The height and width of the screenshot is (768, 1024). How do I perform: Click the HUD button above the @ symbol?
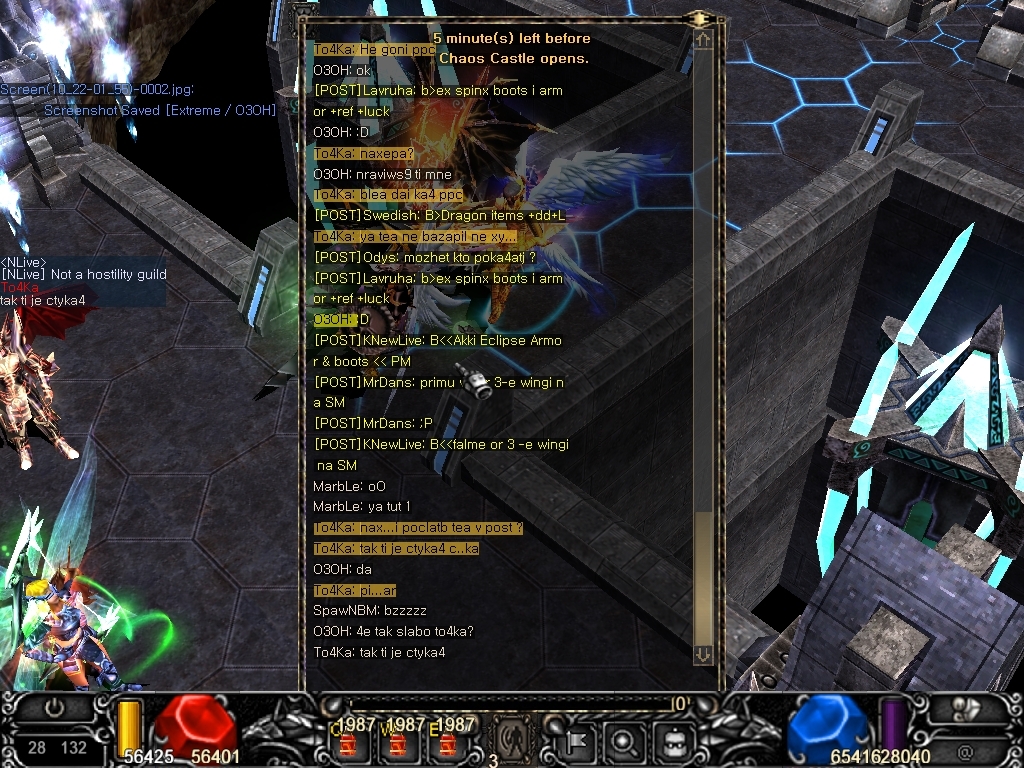tap(965, 709)
